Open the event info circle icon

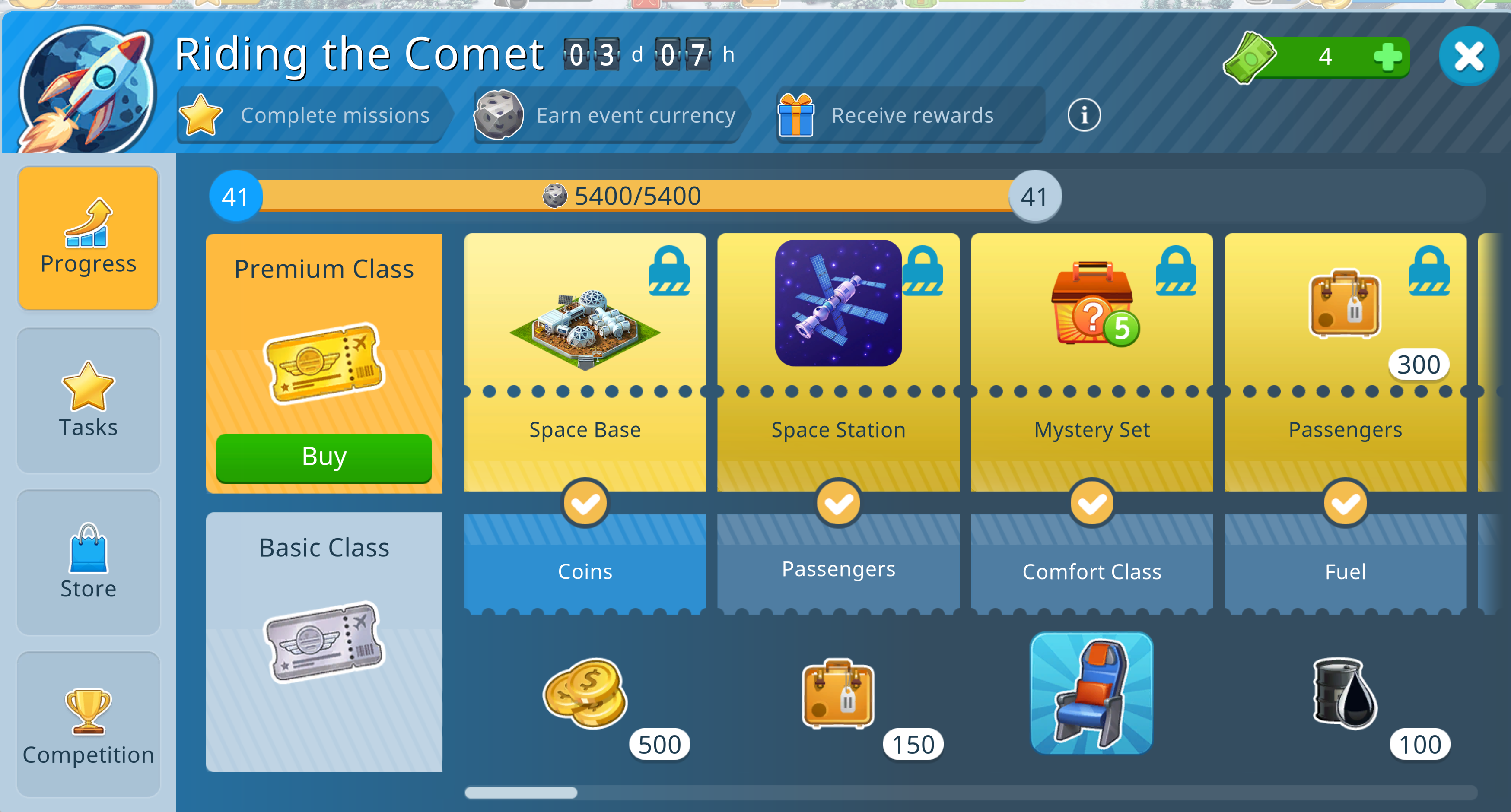(1083, 115)
